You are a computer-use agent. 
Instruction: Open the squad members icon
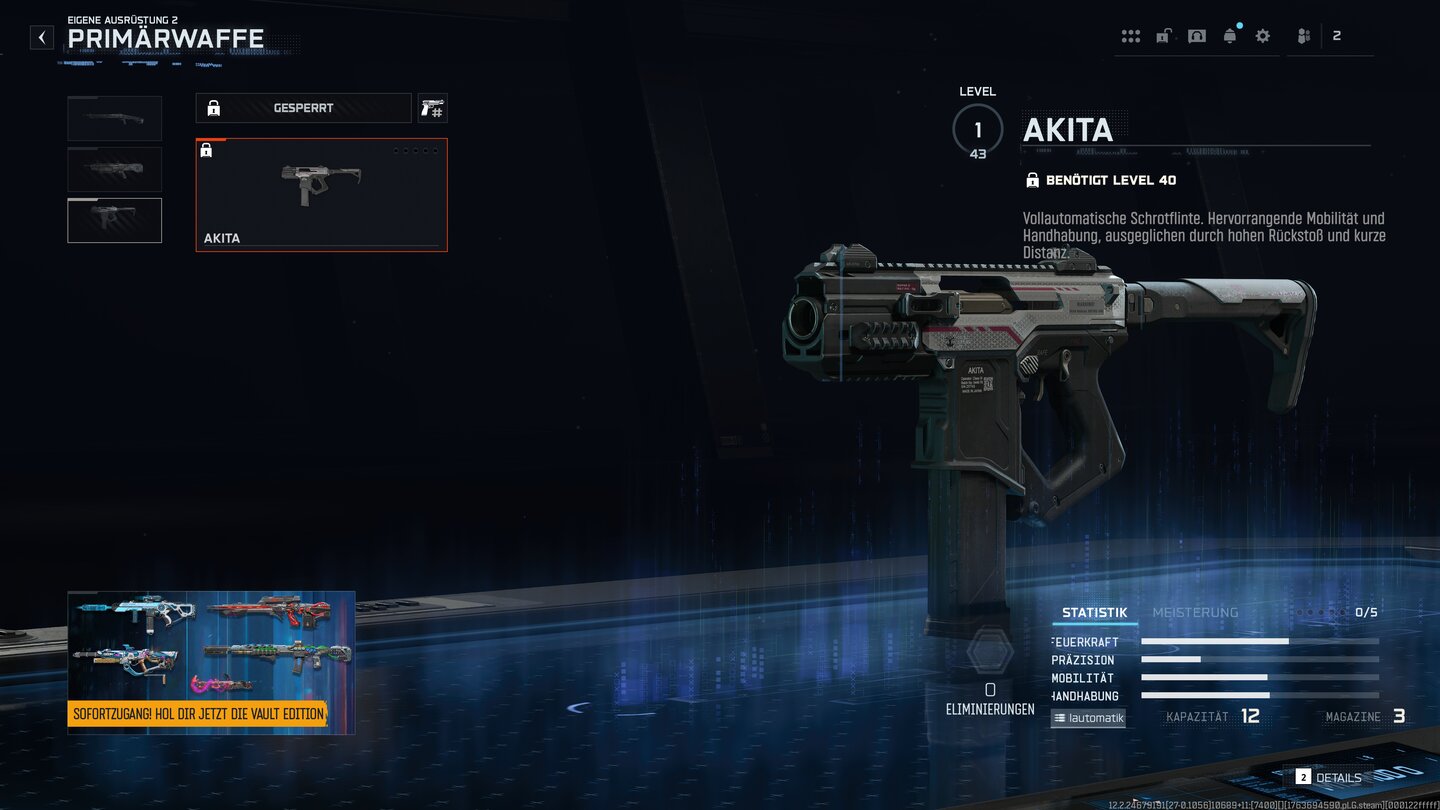click(1304, 36)
